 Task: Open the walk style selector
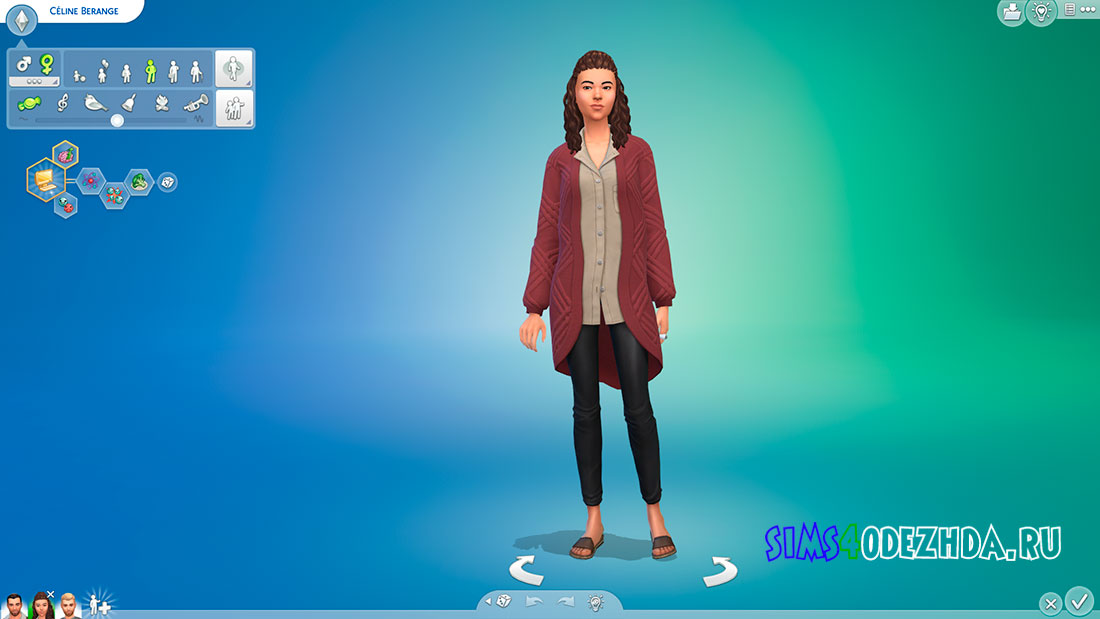tap(235, 69)
